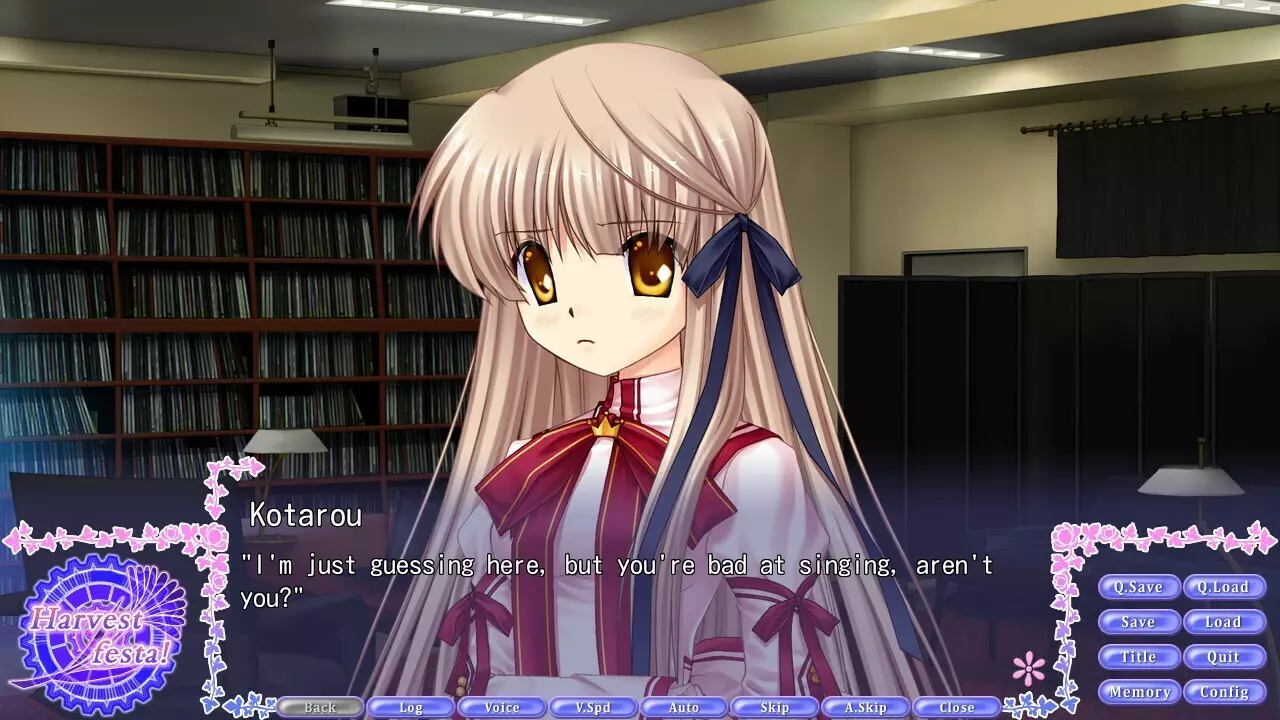Open the Config settings screen
This screenshot has height=720, width=1280.
tap(1224, 691)
